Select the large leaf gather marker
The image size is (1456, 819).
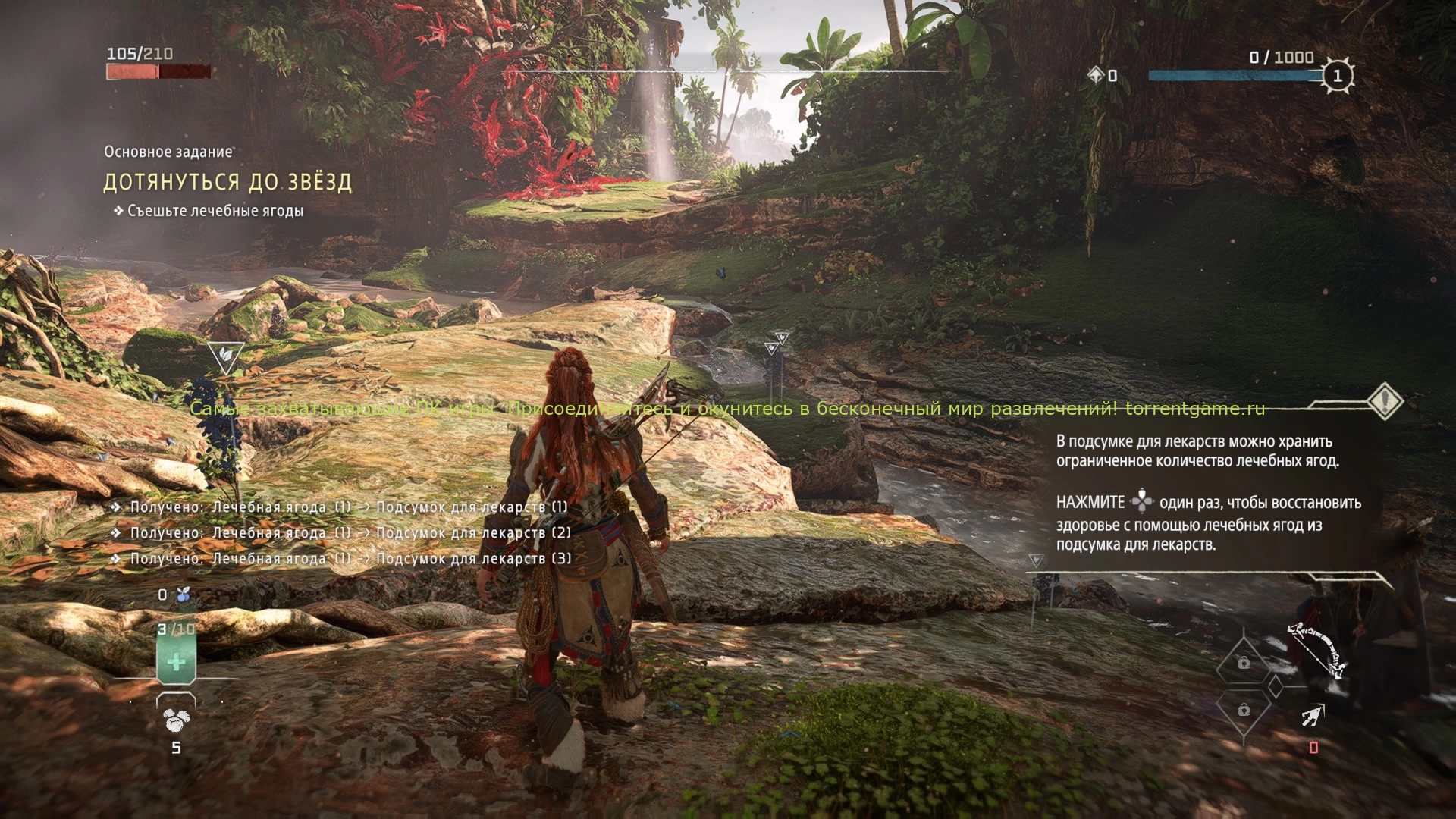225,356
